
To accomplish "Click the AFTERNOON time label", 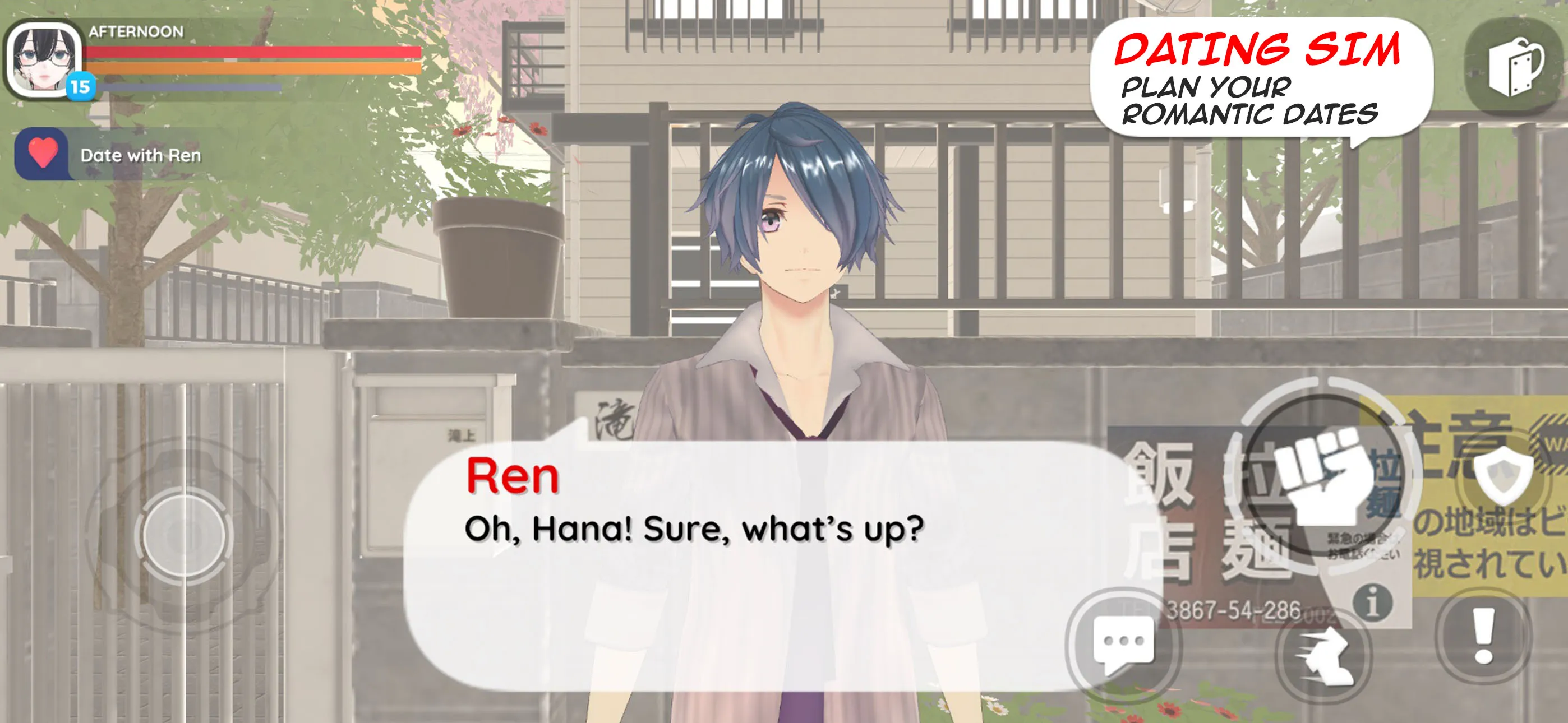I will coord(135,30).
